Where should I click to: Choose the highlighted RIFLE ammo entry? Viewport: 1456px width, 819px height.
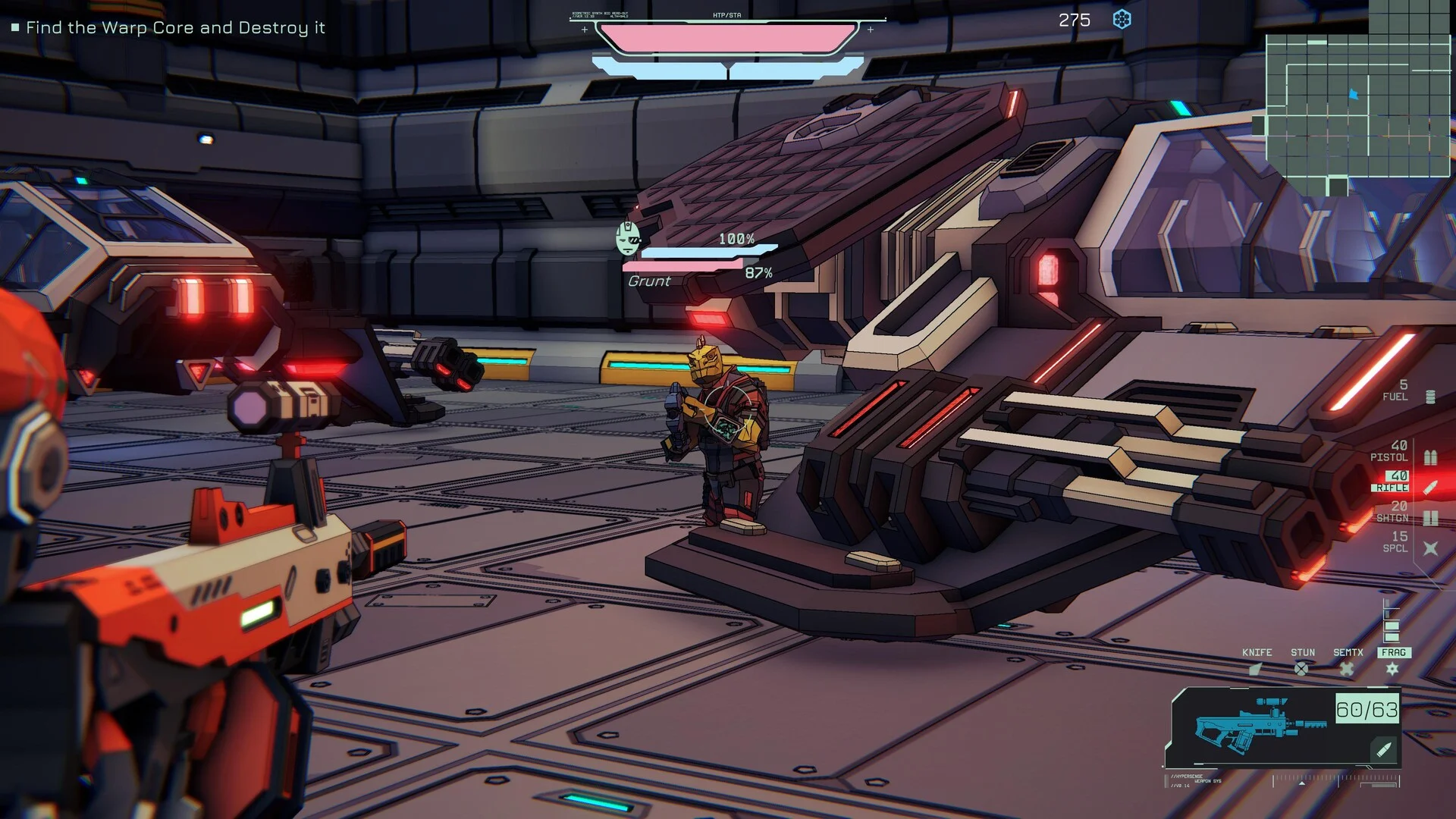[x=1401, y=482]
